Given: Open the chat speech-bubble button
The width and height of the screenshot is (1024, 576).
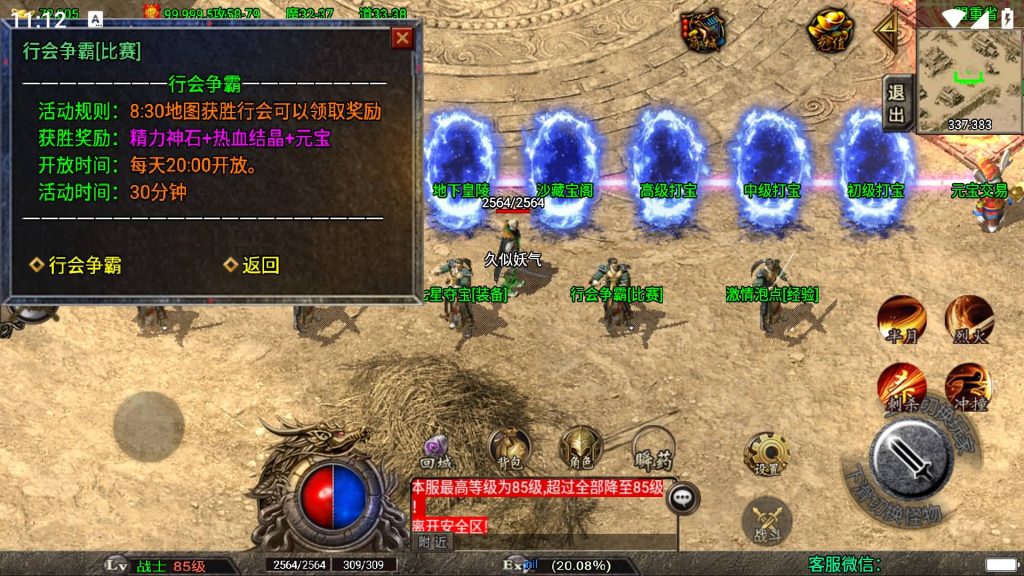Looking at the screenshot, I should click(x=682, y=497).
